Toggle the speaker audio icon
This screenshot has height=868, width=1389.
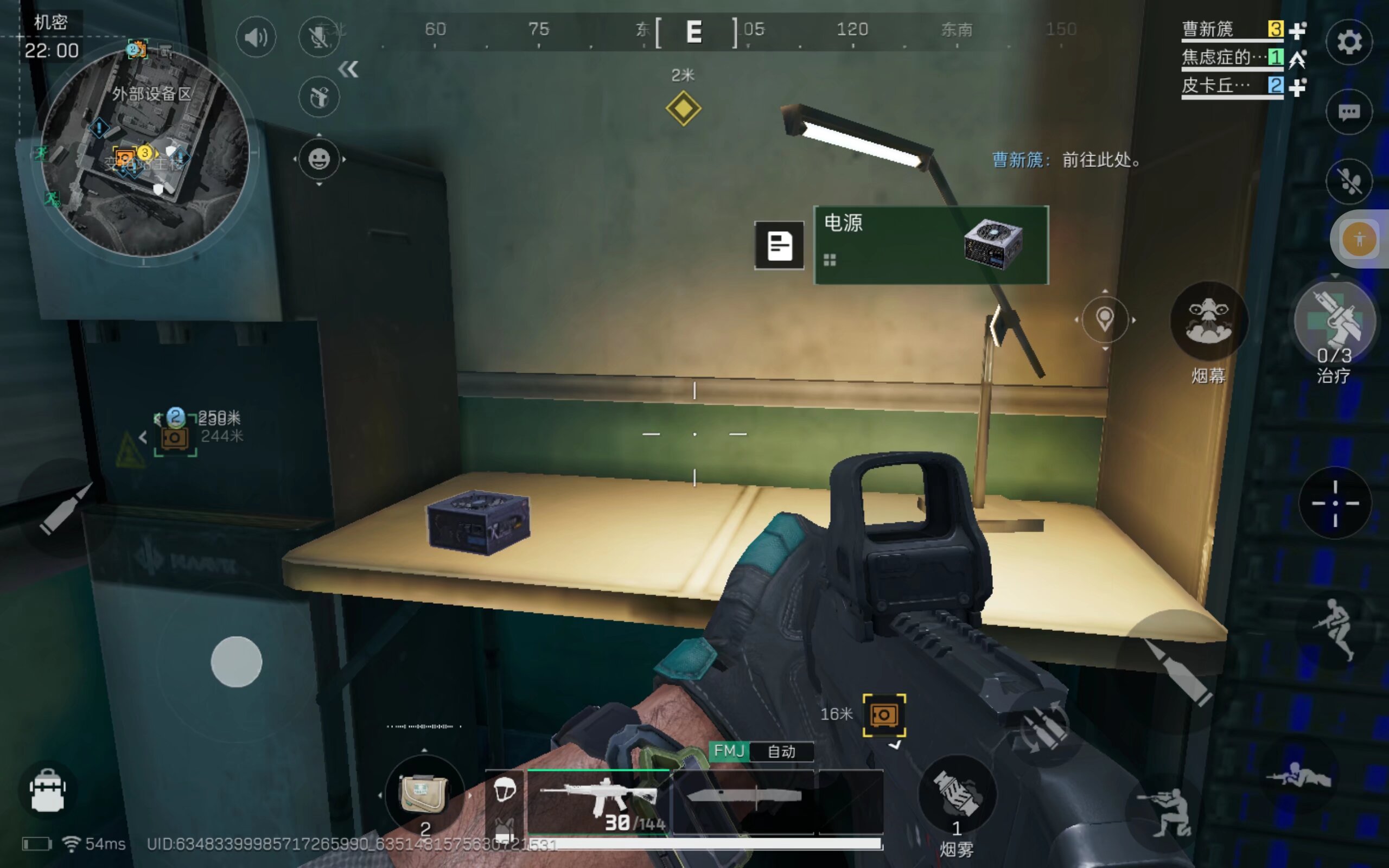click(257, 37)
